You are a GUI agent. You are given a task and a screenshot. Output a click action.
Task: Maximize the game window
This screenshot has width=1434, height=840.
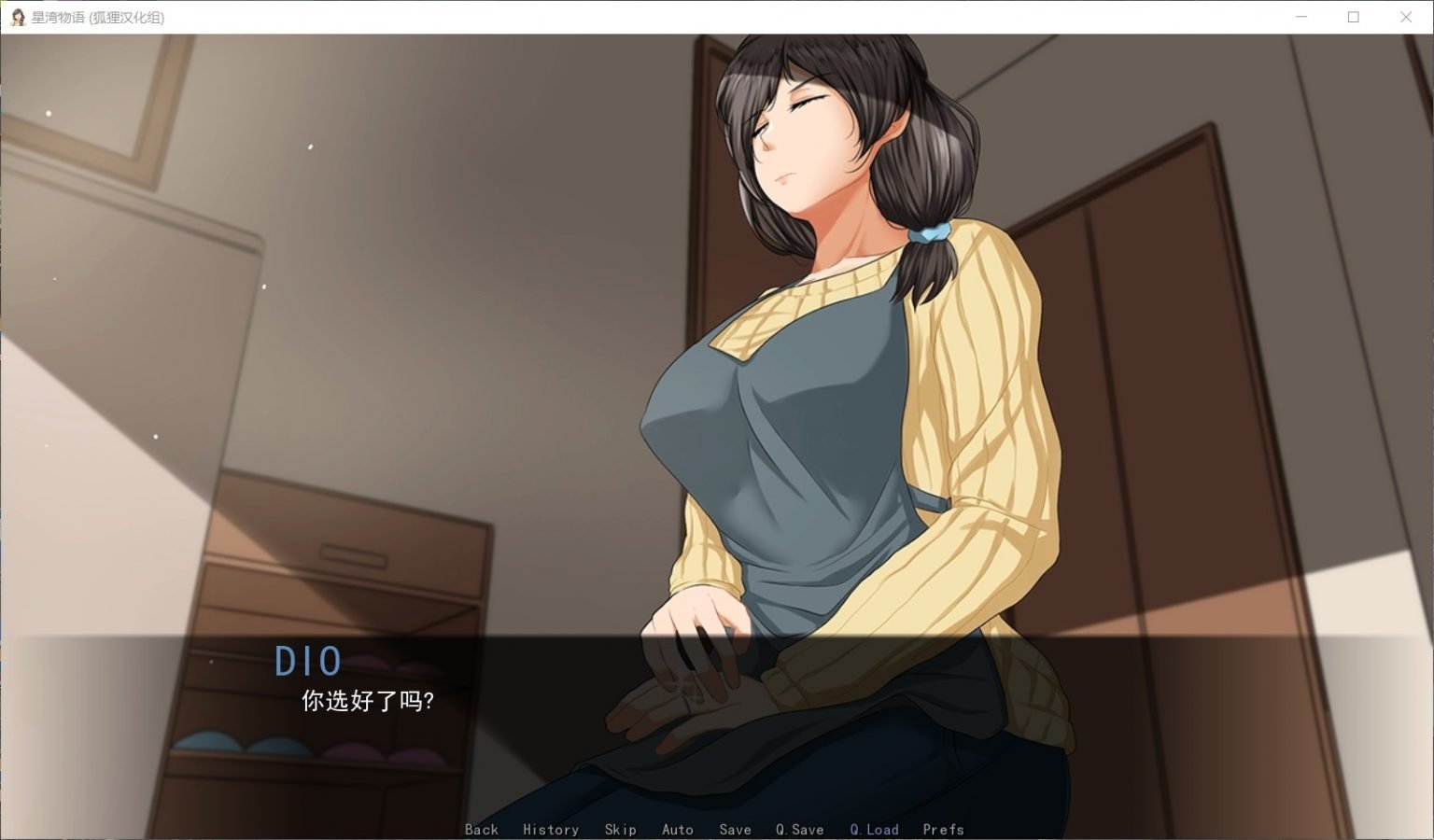[1353, 16]
